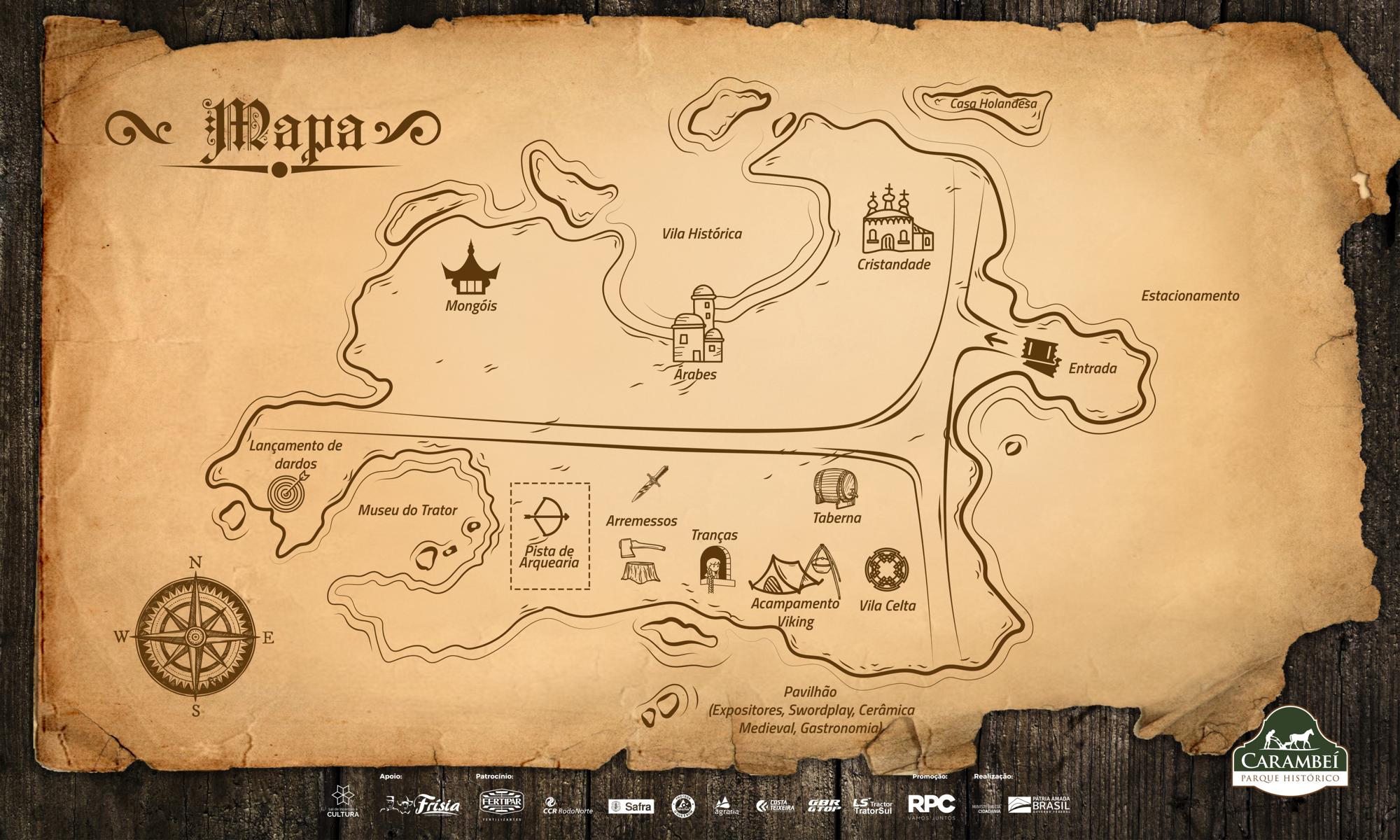This screenshot has width=1400, height=840.
Task: Click the Vila Celta knot icon
Action: point(887,570)
